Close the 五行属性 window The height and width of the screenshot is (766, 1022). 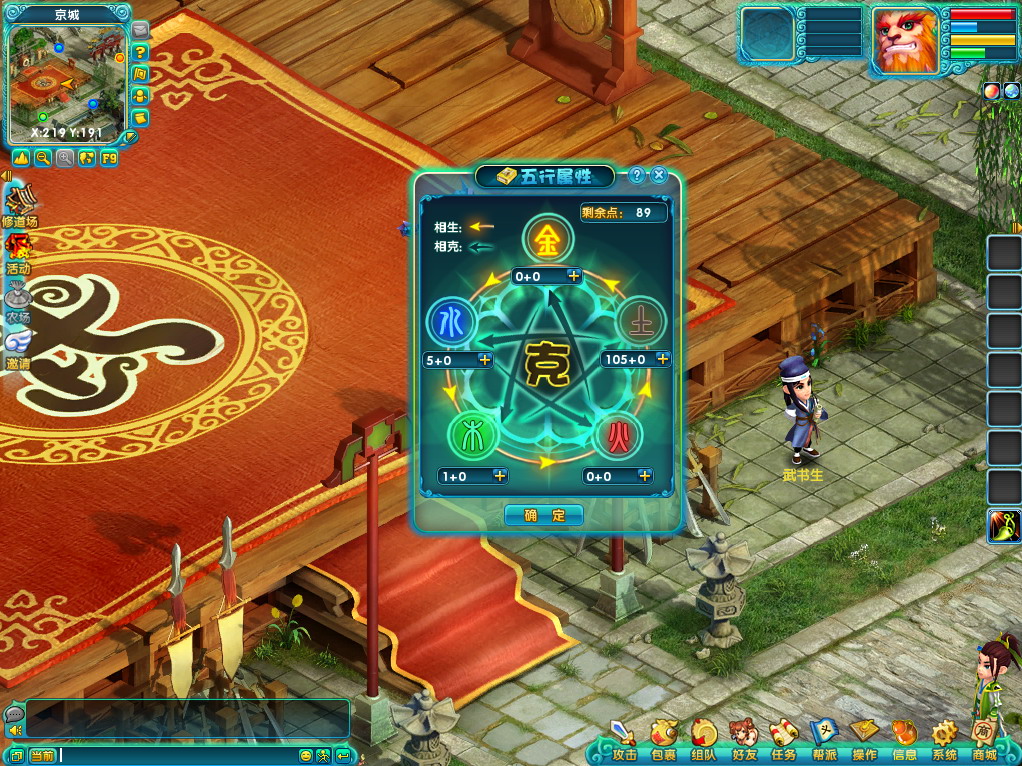[x=659, y=176]
